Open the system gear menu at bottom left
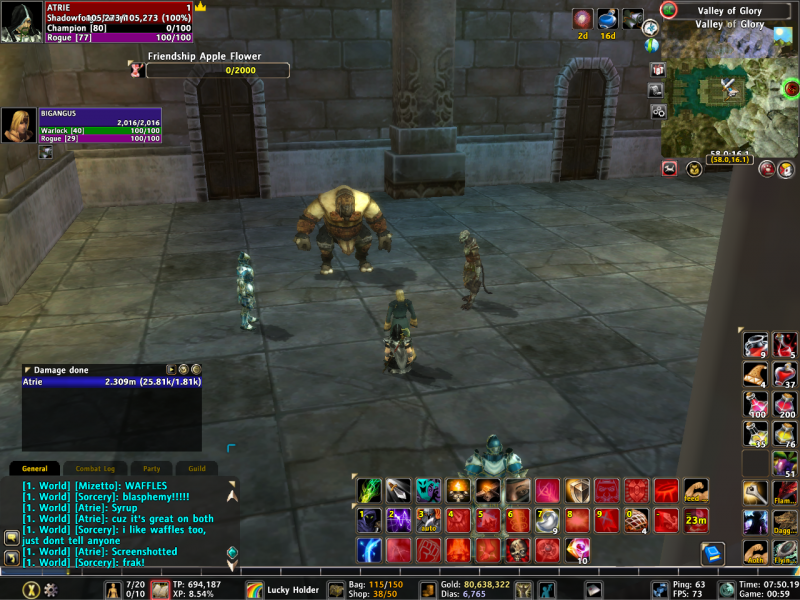800x600 pixels. click(x=50, y=590)
